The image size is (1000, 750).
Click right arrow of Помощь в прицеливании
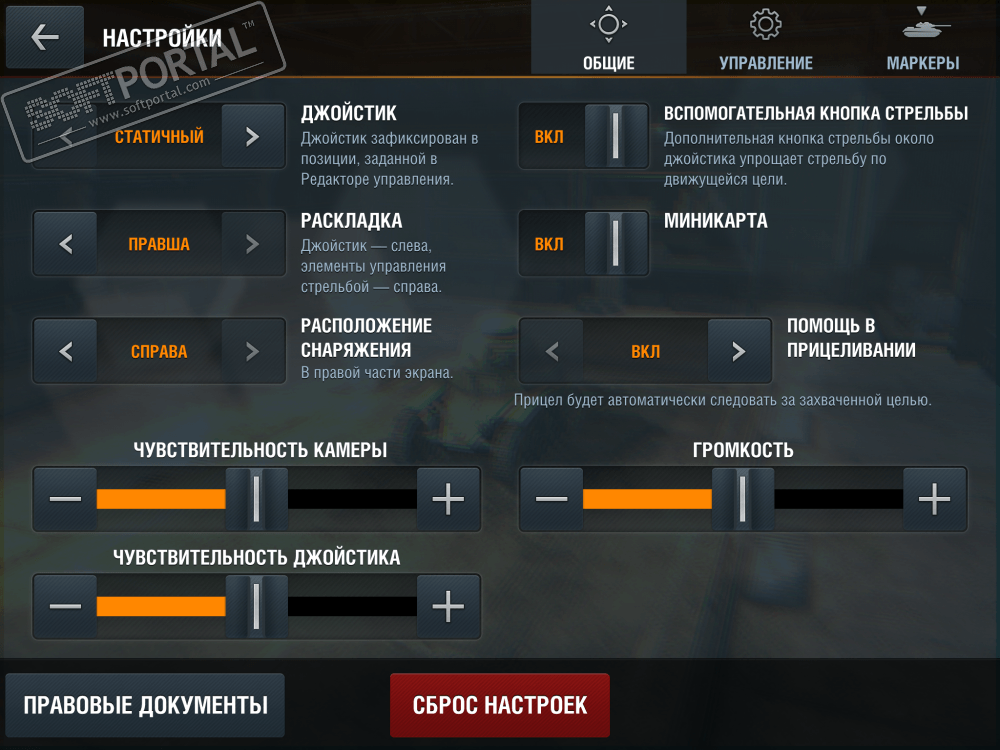pyautogui.click(x=739, y=351)
